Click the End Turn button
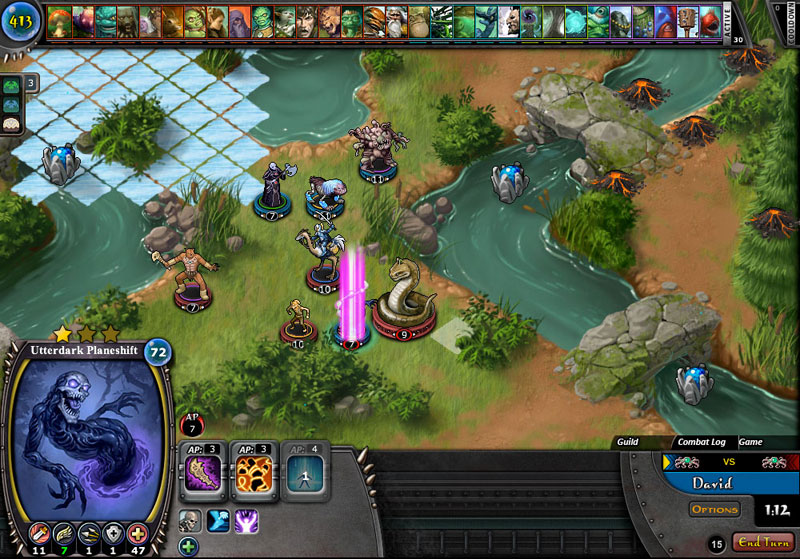 [764, 542]
